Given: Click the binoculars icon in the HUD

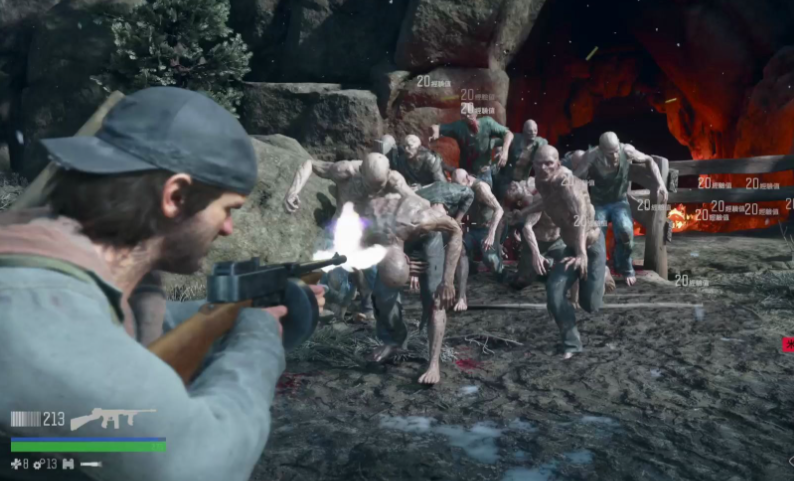Looking at the screenshot, I should tap(68, 464).
